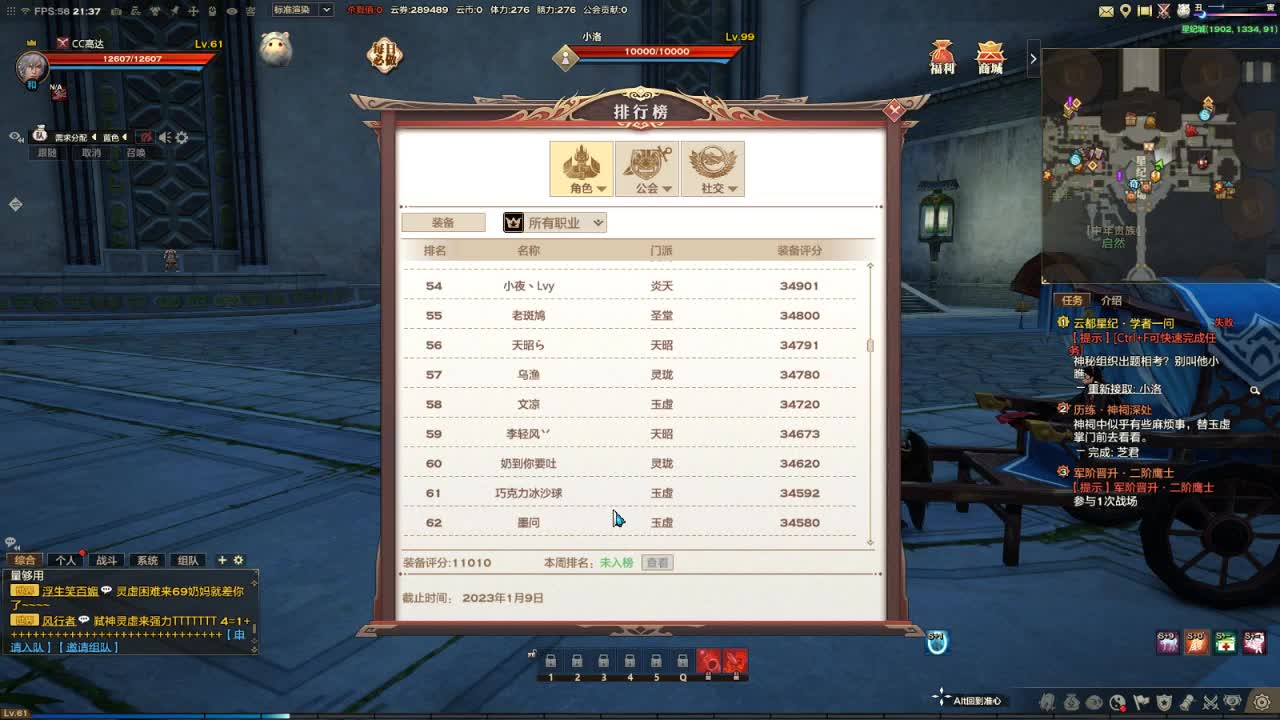Screen dimensions: 1280x720
Task: Open the 标准渲染 rendering dropdown
Action: click(x=298, y=9)
